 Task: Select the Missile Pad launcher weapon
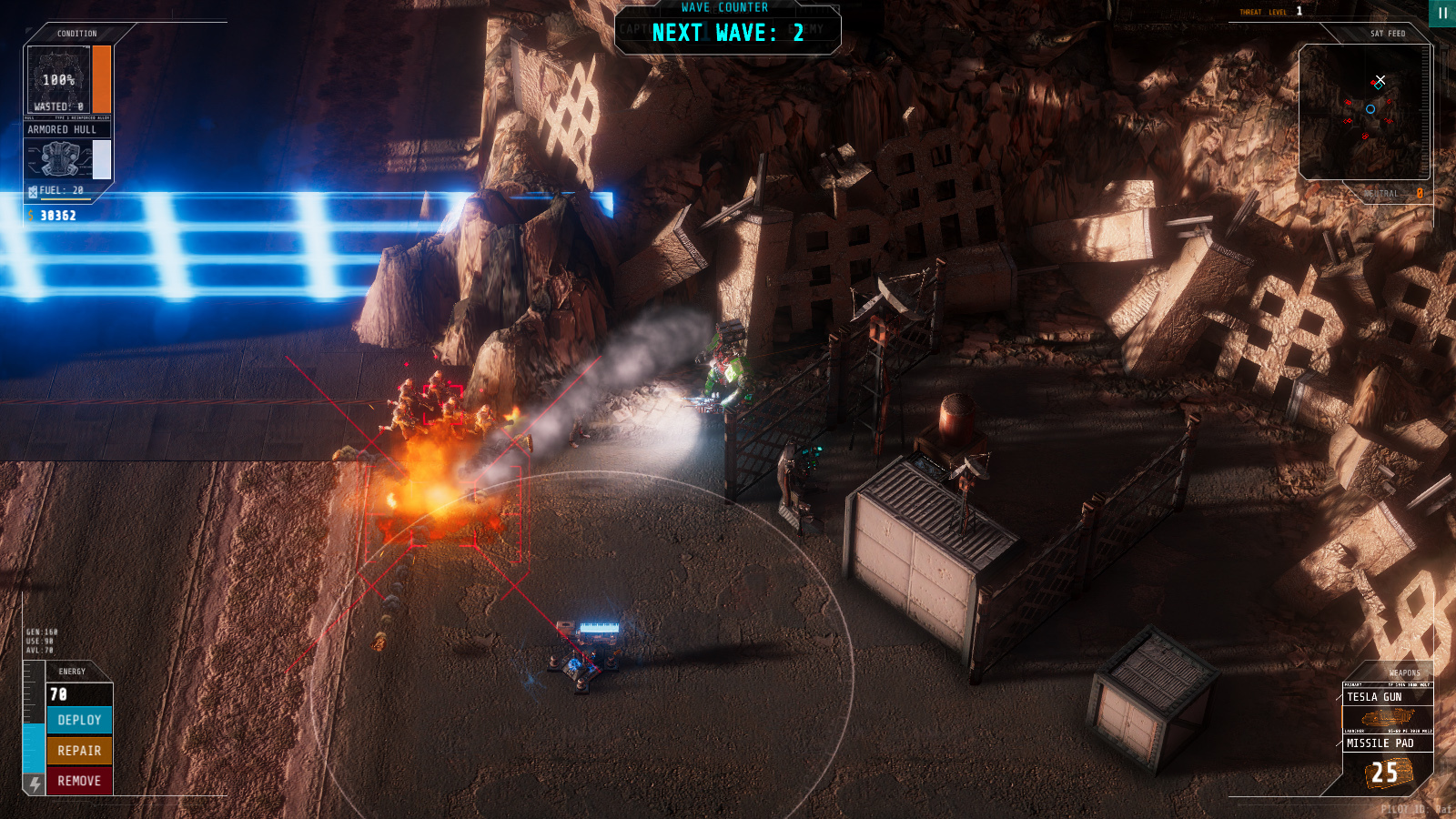pos(1387,743)
